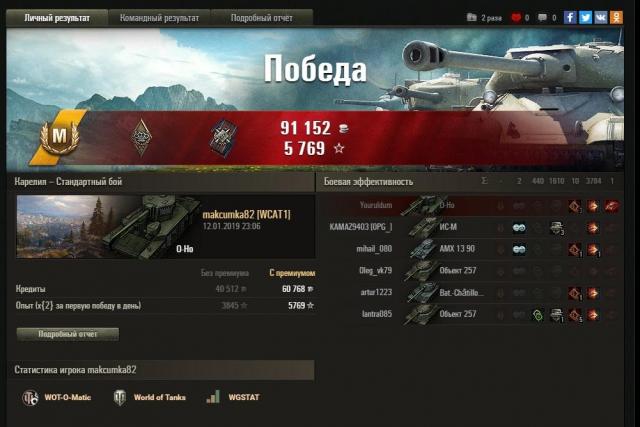Open the Командный результат tab
This screenshot has width=640, height=427.
click(x=159, y=17)
